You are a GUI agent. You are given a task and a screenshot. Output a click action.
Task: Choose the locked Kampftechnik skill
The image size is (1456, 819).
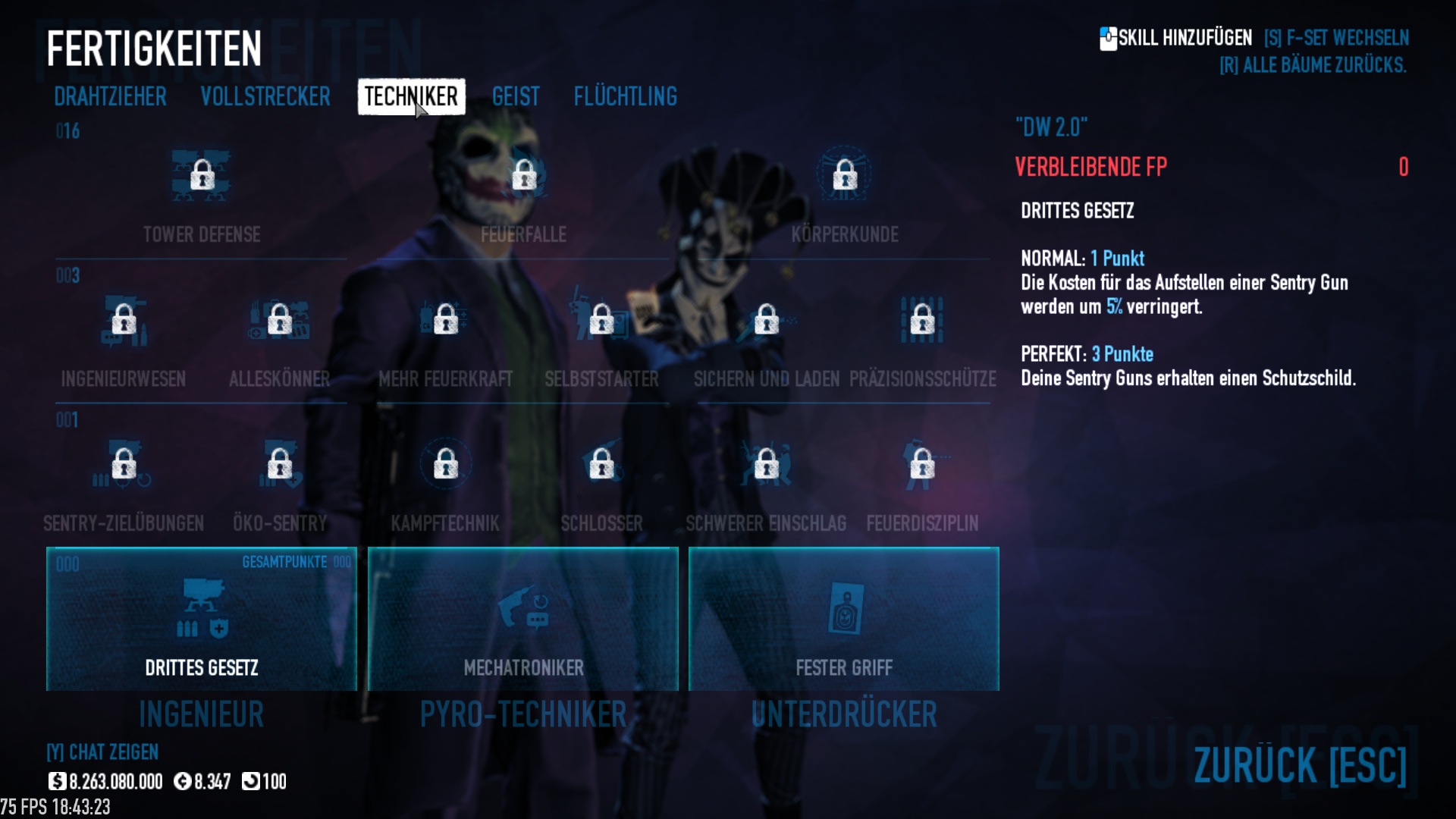[x=446, y=465]
